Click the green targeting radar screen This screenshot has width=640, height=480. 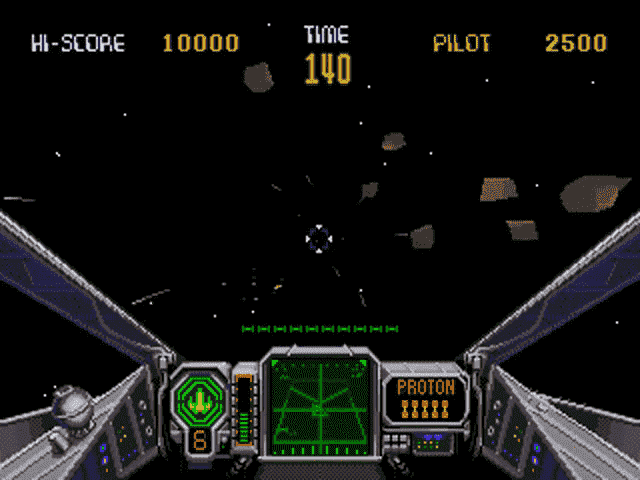coord(319,400)
